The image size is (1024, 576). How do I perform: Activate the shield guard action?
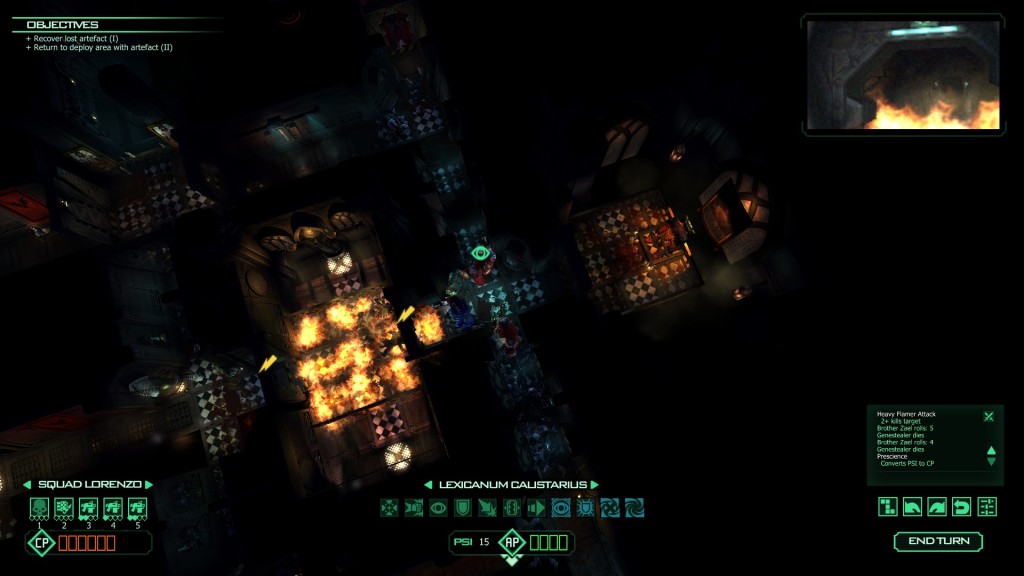click(x=462, y=508)
